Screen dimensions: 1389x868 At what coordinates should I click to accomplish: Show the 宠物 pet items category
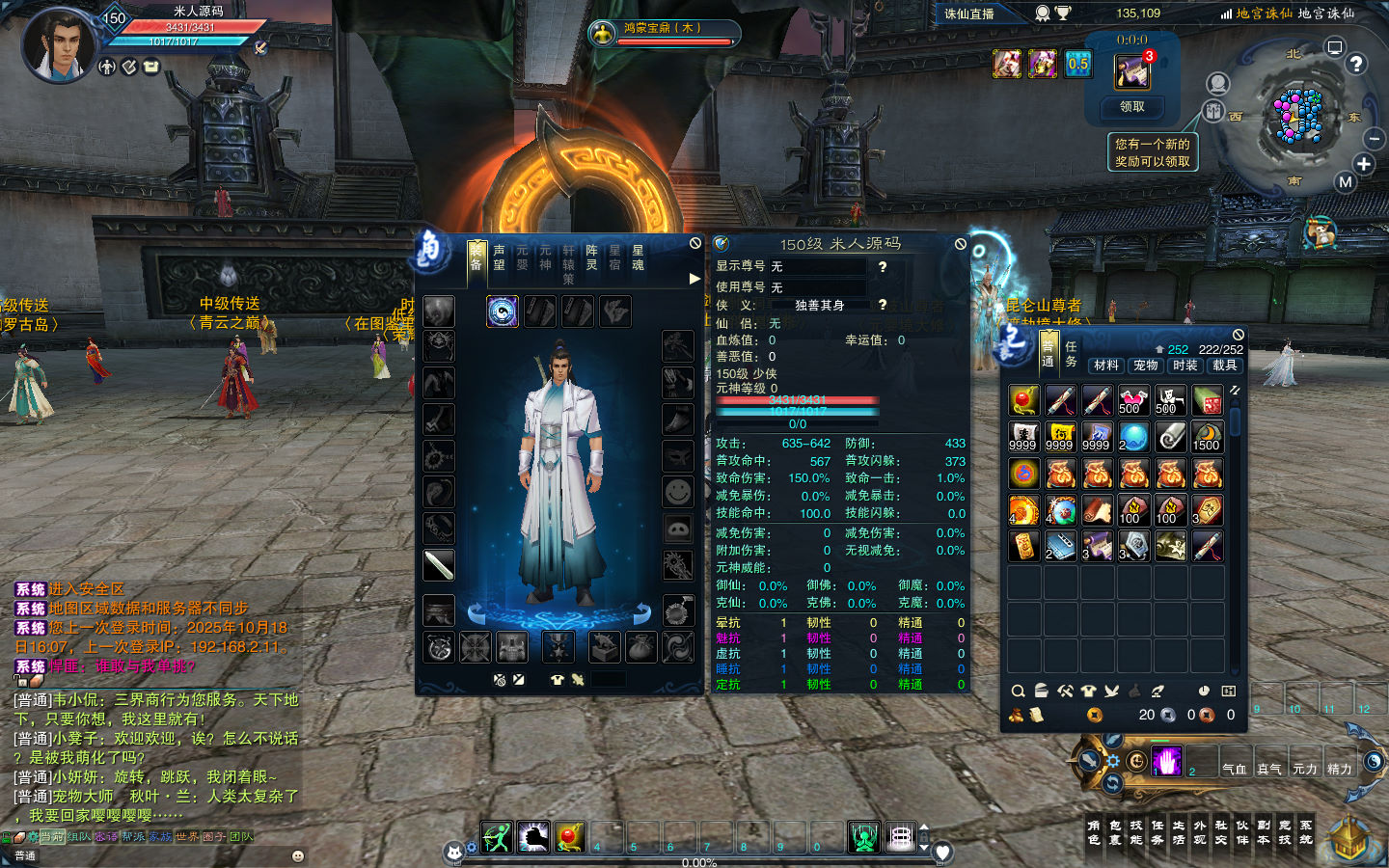[x=1146, y=366]
